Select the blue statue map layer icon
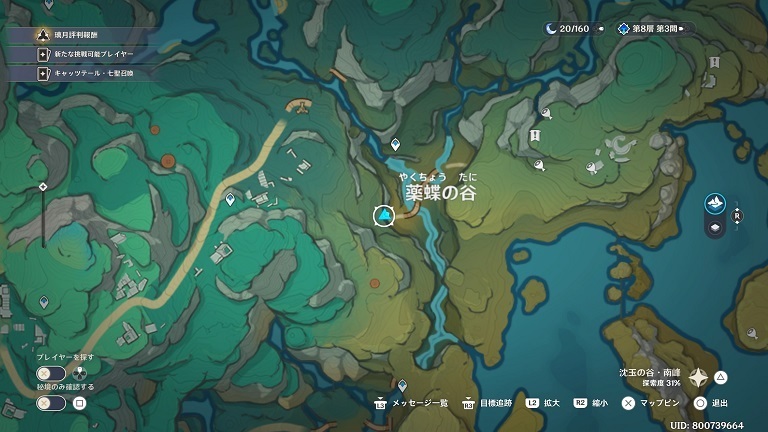This screenshot has height=432, width=768. click(715, 204)
